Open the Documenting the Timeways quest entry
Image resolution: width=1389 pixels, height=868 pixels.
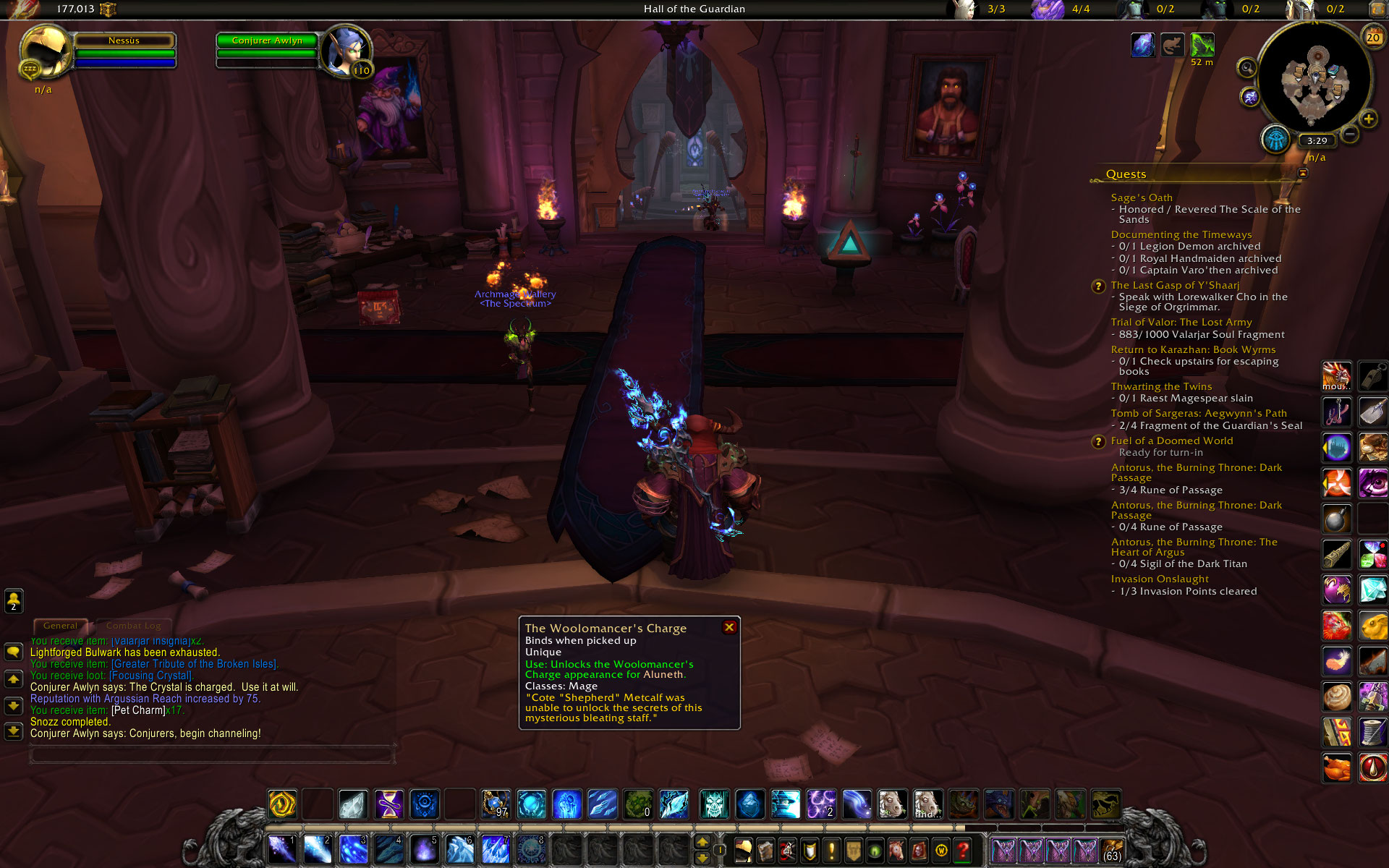(x=1181, y=234)
